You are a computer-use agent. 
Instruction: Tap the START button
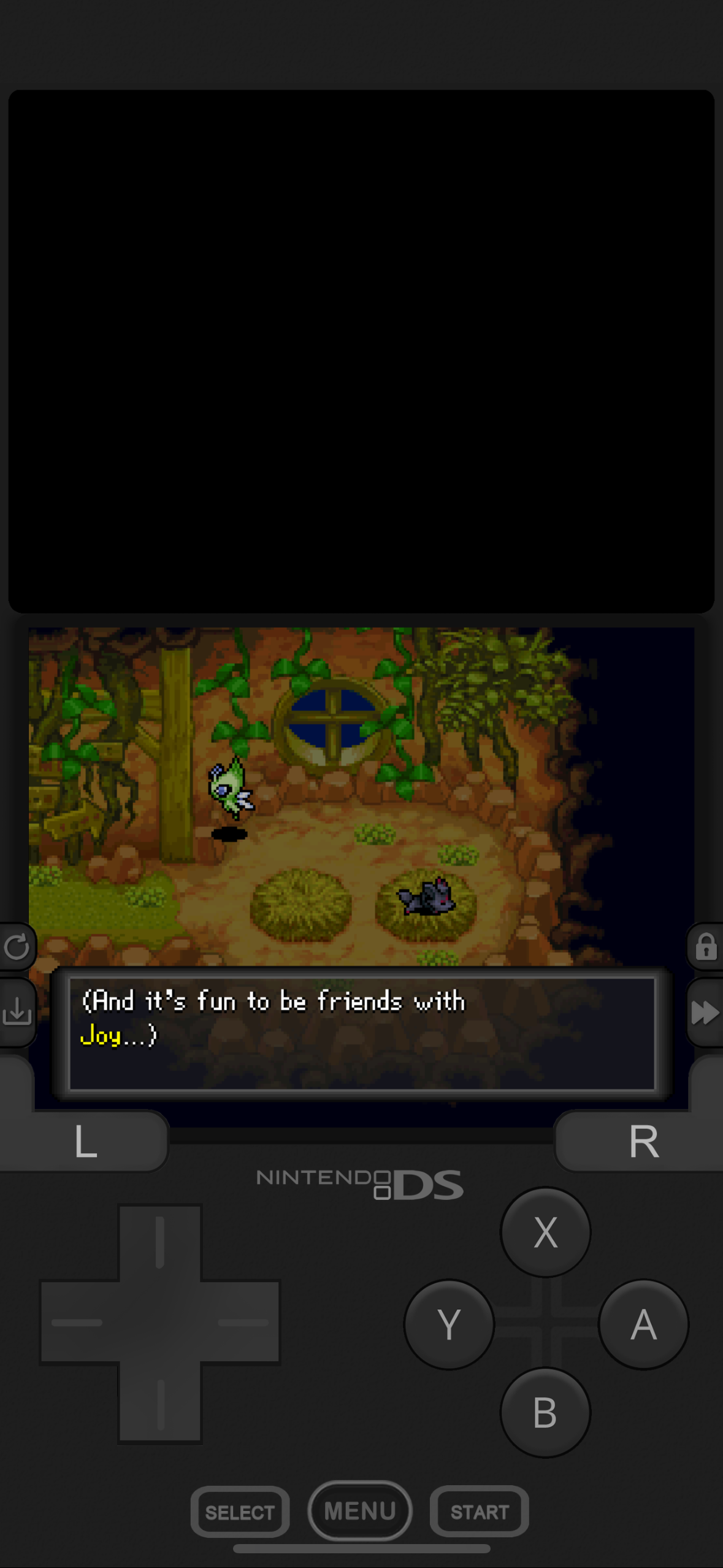coord(480,1512)
